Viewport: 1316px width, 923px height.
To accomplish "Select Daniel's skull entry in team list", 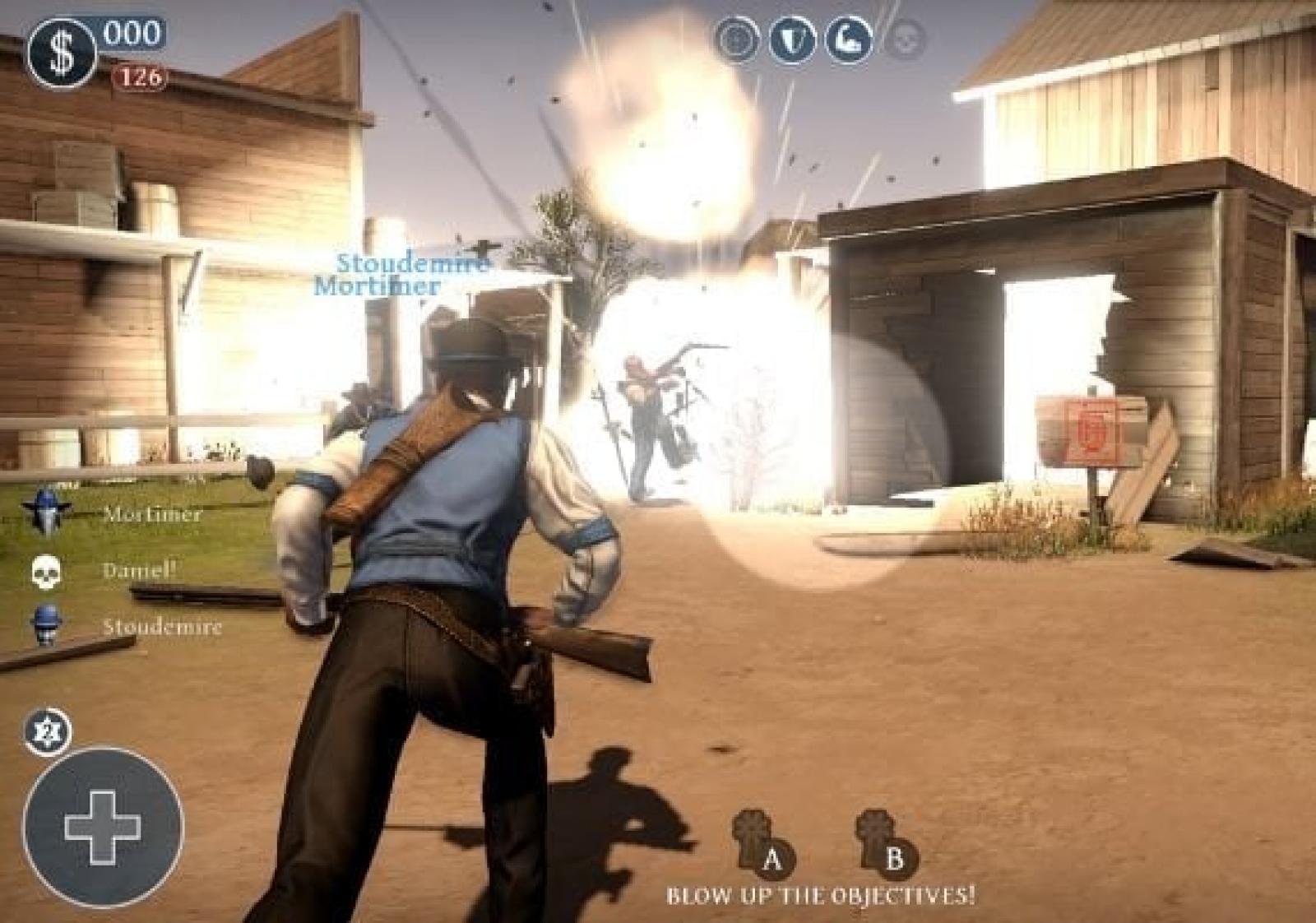I will coord(138,570).
